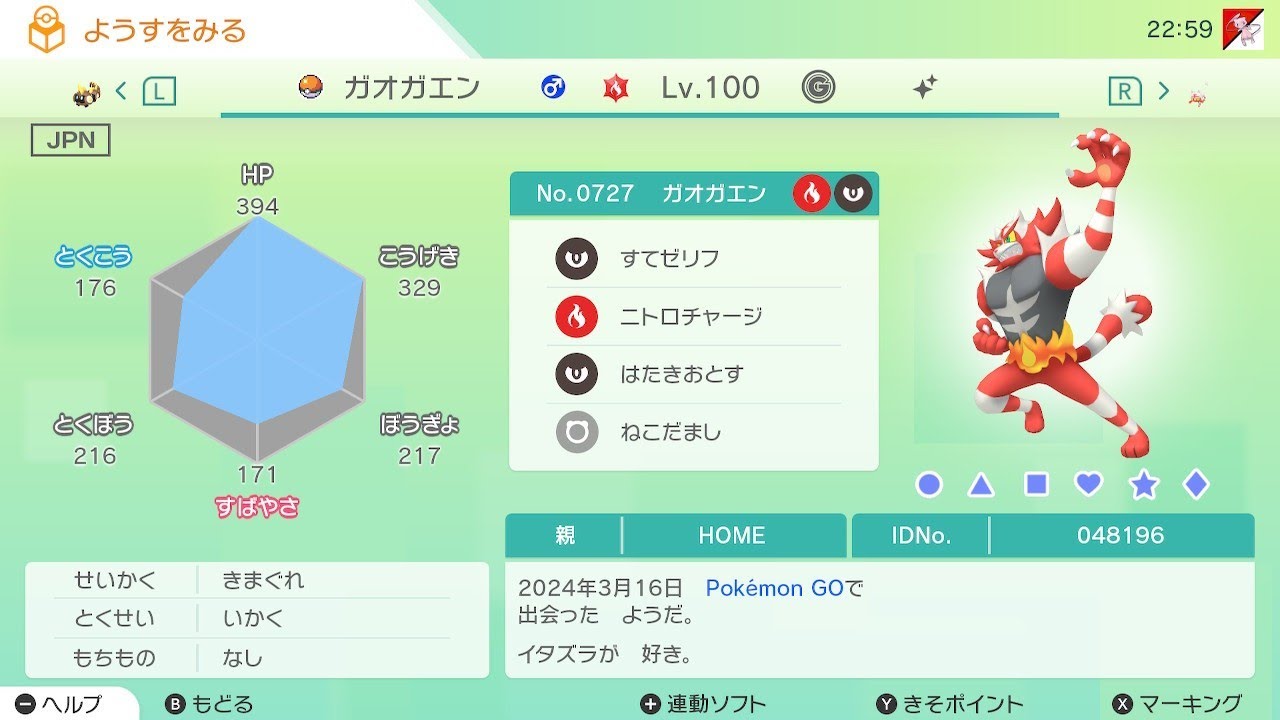Viewport: 1280px width, 720px height.
Task: Toggle the circle marking on the left
Action: [928, 483]
